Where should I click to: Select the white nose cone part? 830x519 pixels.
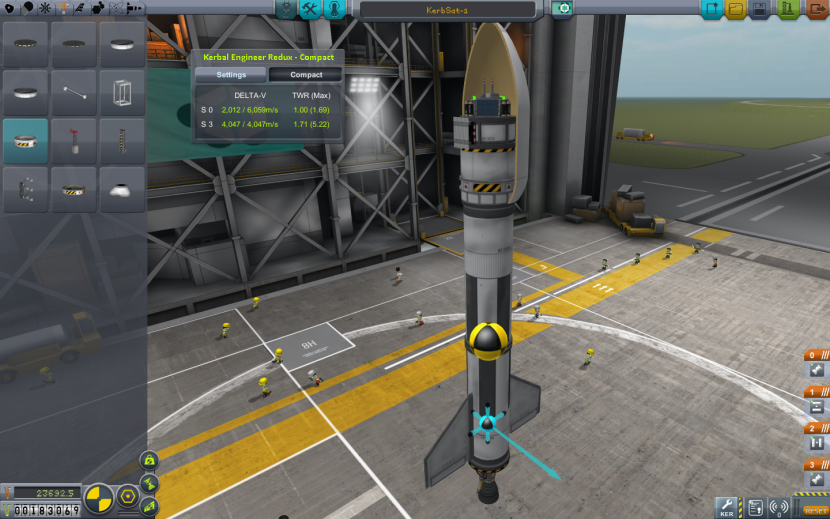122,188
